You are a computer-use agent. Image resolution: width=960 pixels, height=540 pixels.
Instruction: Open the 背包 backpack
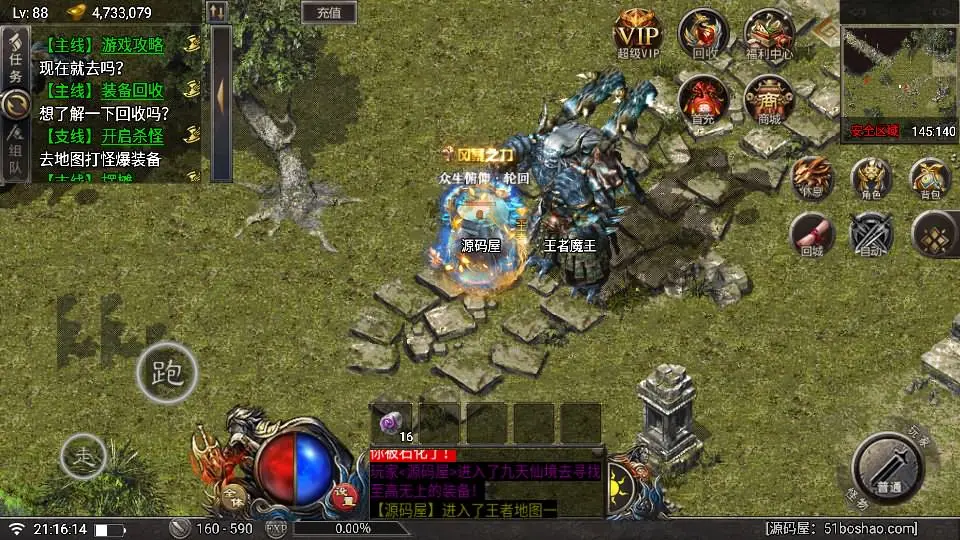click(930, 177)
